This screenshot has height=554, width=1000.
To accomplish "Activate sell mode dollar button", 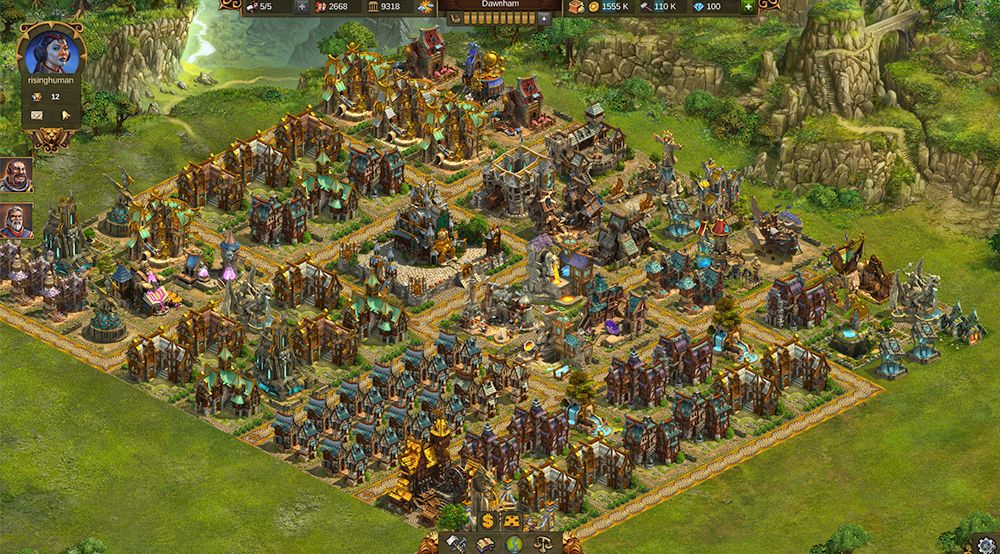I will [488, 521].
